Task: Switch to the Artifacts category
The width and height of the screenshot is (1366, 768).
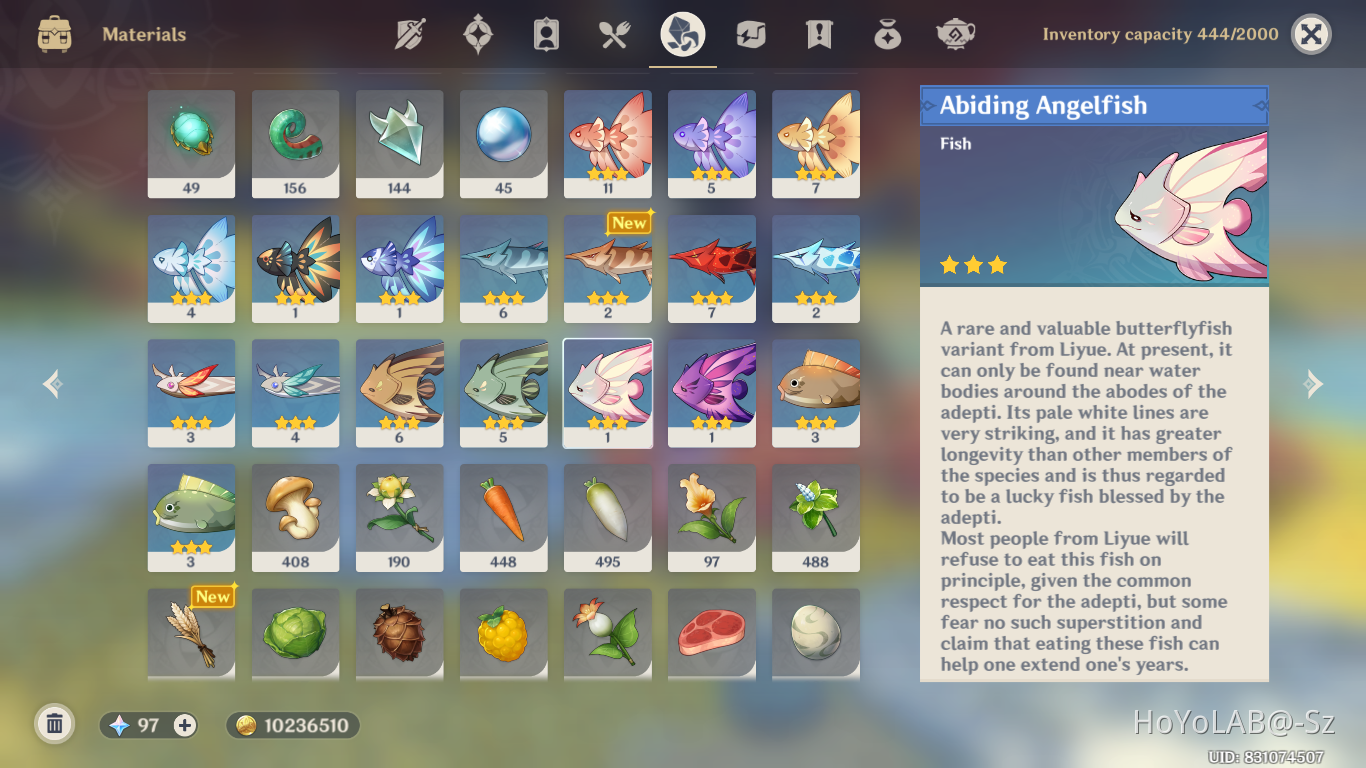Action: point(477,33)
